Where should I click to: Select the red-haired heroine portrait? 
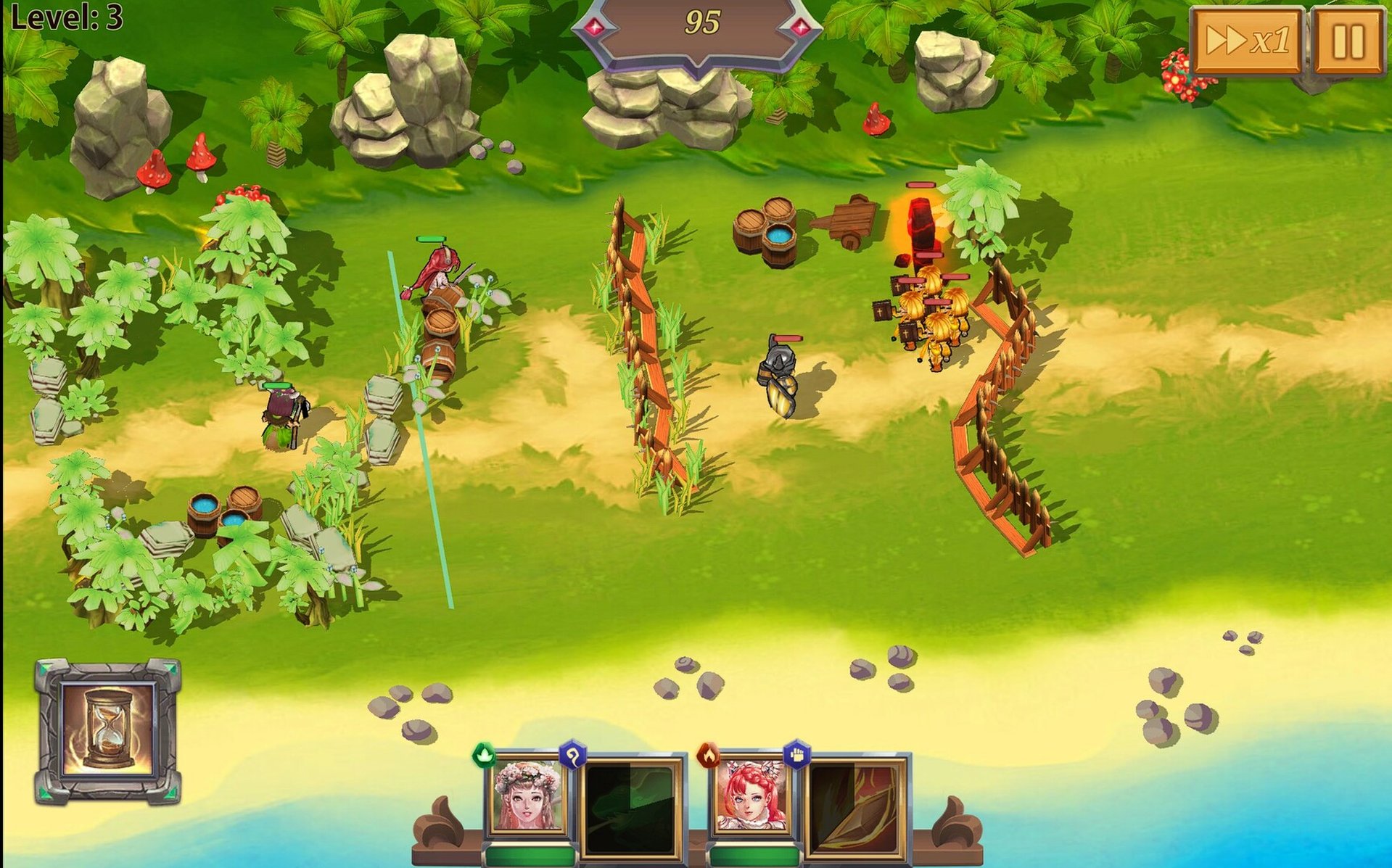click(x=751, y=795)
